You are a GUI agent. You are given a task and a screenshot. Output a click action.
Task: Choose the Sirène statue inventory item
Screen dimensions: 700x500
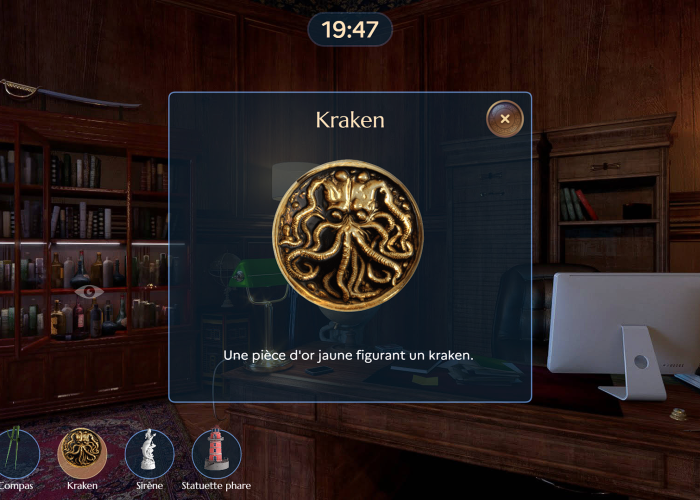(x=149, y=452)
